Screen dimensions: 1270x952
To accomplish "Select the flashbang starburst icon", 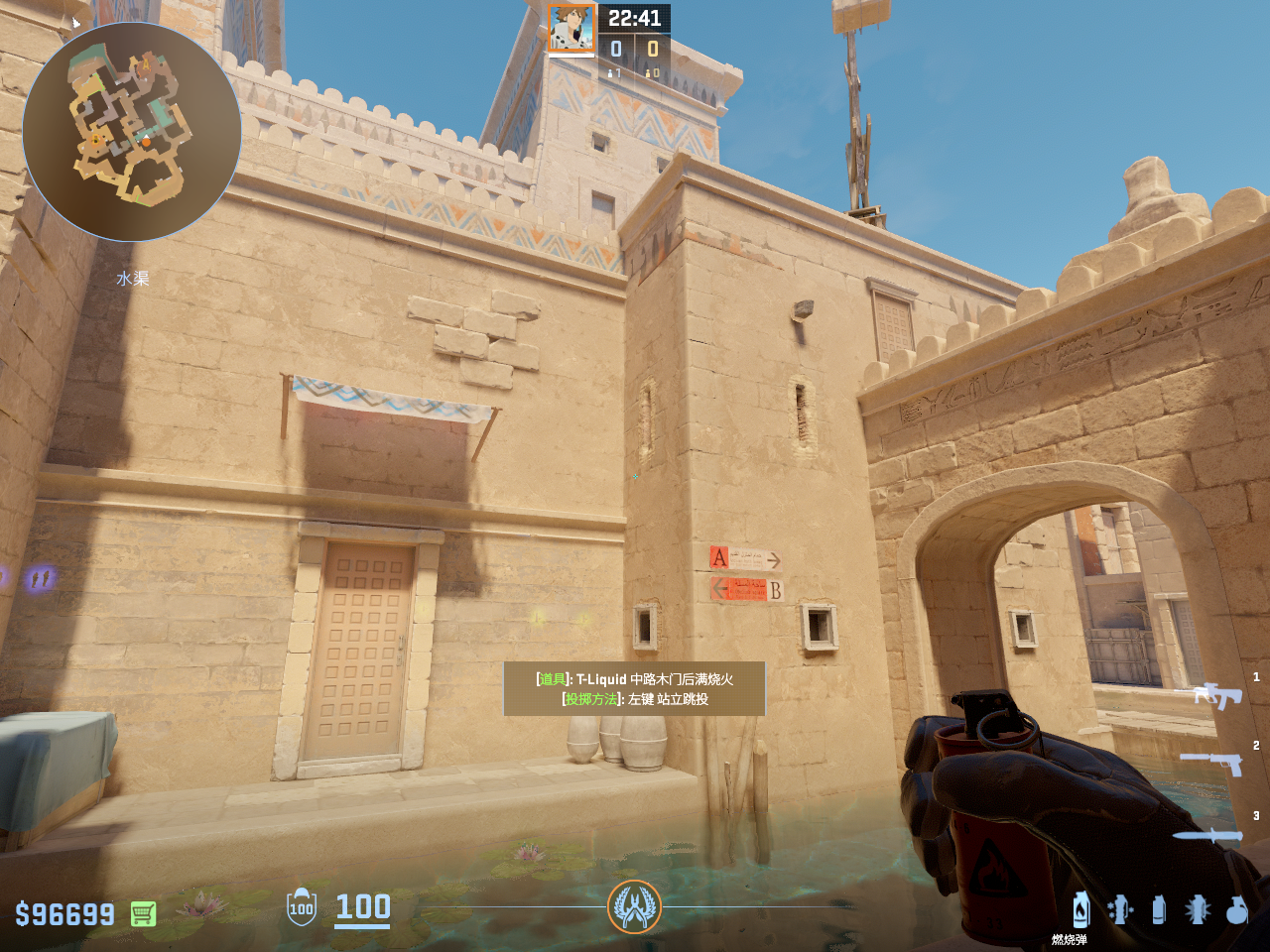I will click(1197, 908).
